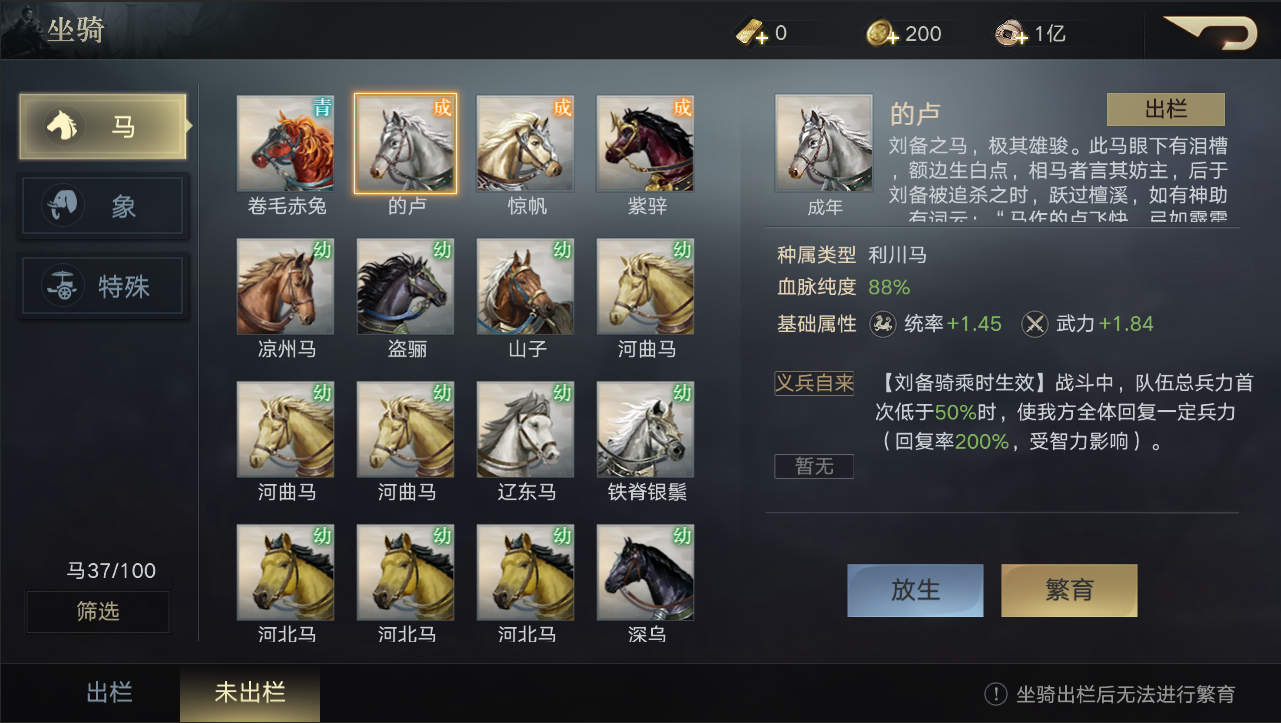Click the 出栏 button for 的卢
The height and width of the screenshot is (723, 1281).
coord(1165,110)
